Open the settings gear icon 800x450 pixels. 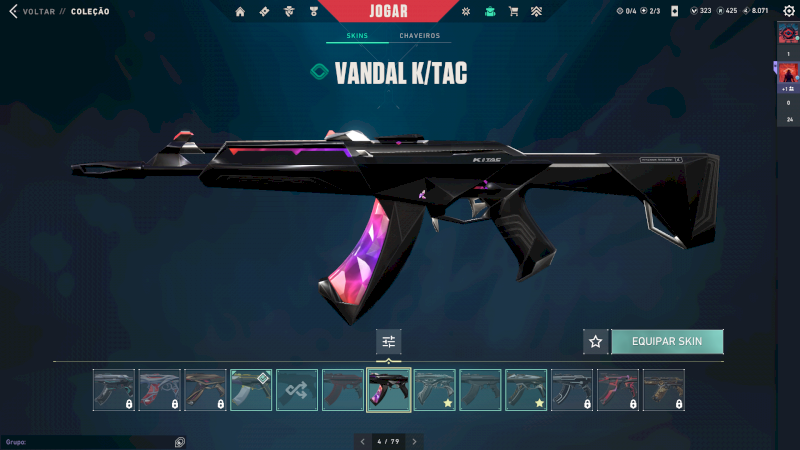click(788, 11)
